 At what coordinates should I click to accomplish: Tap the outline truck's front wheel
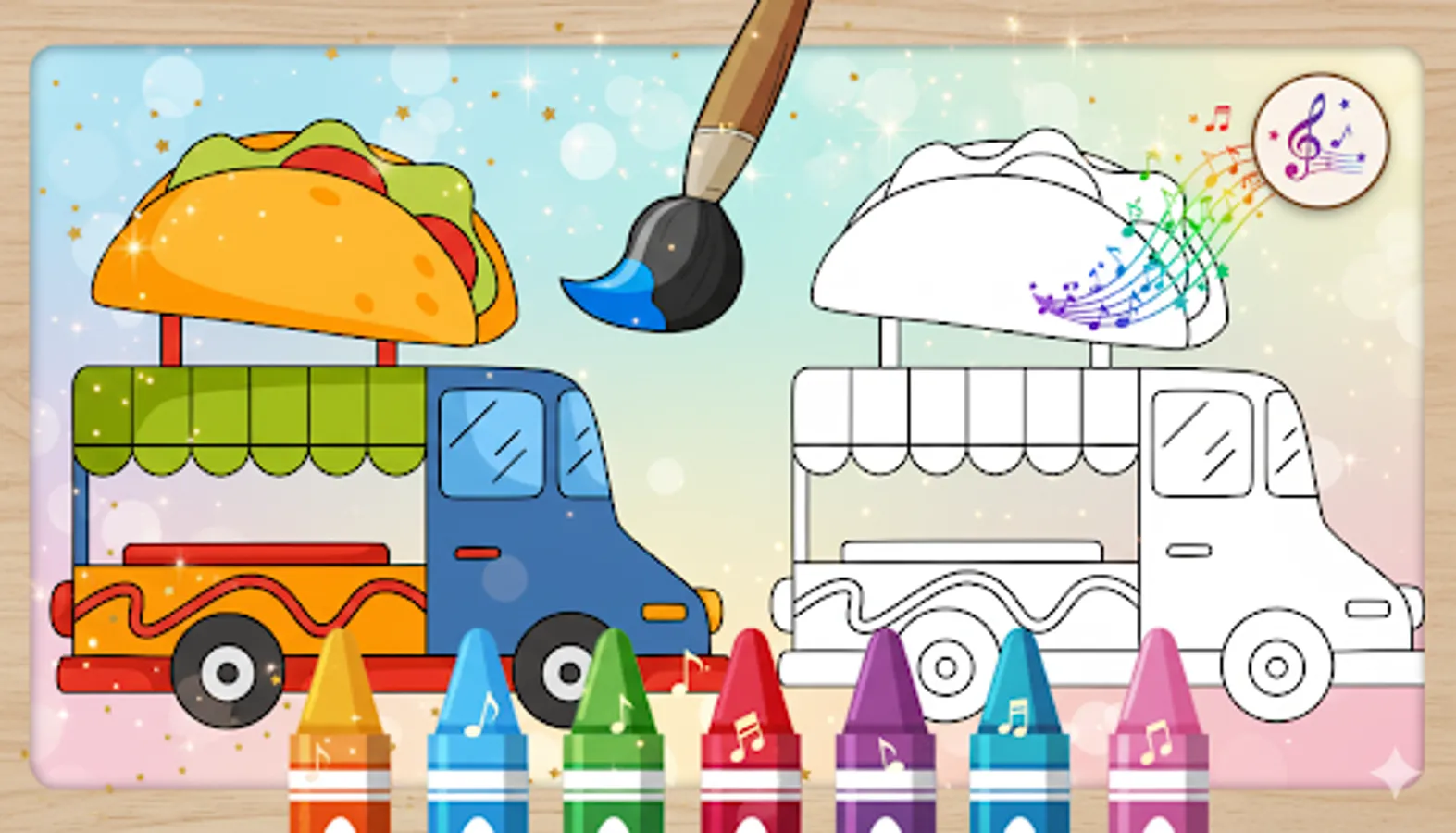pos(1275,665)
